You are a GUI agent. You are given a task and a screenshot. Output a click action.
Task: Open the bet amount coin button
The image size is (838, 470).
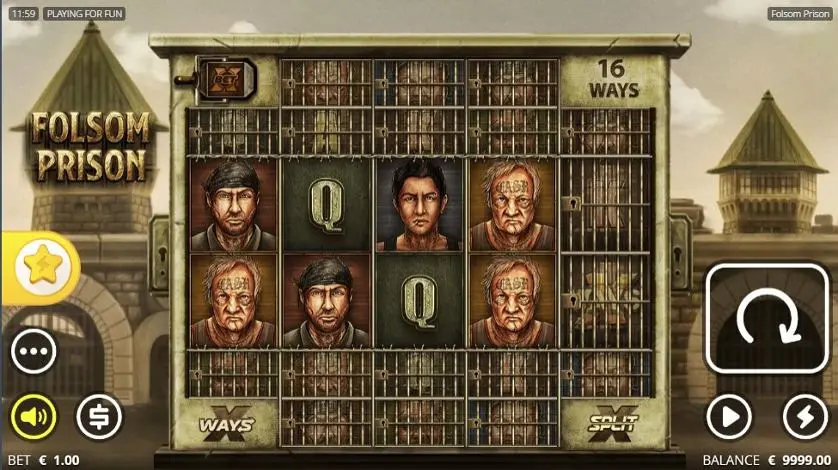coord(99,417)
